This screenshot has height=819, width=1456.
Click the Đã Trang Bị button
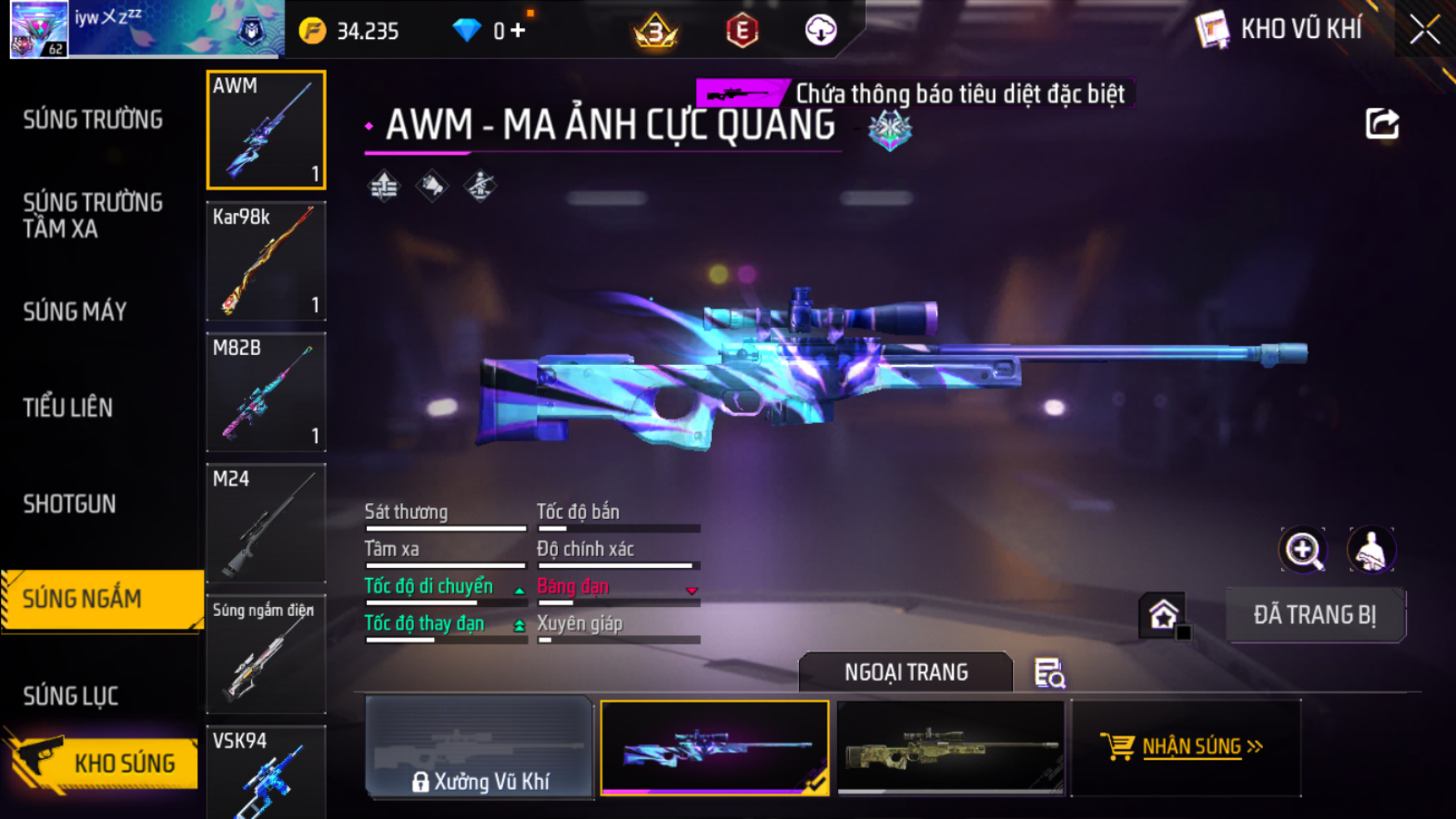tap(1315, 615)
